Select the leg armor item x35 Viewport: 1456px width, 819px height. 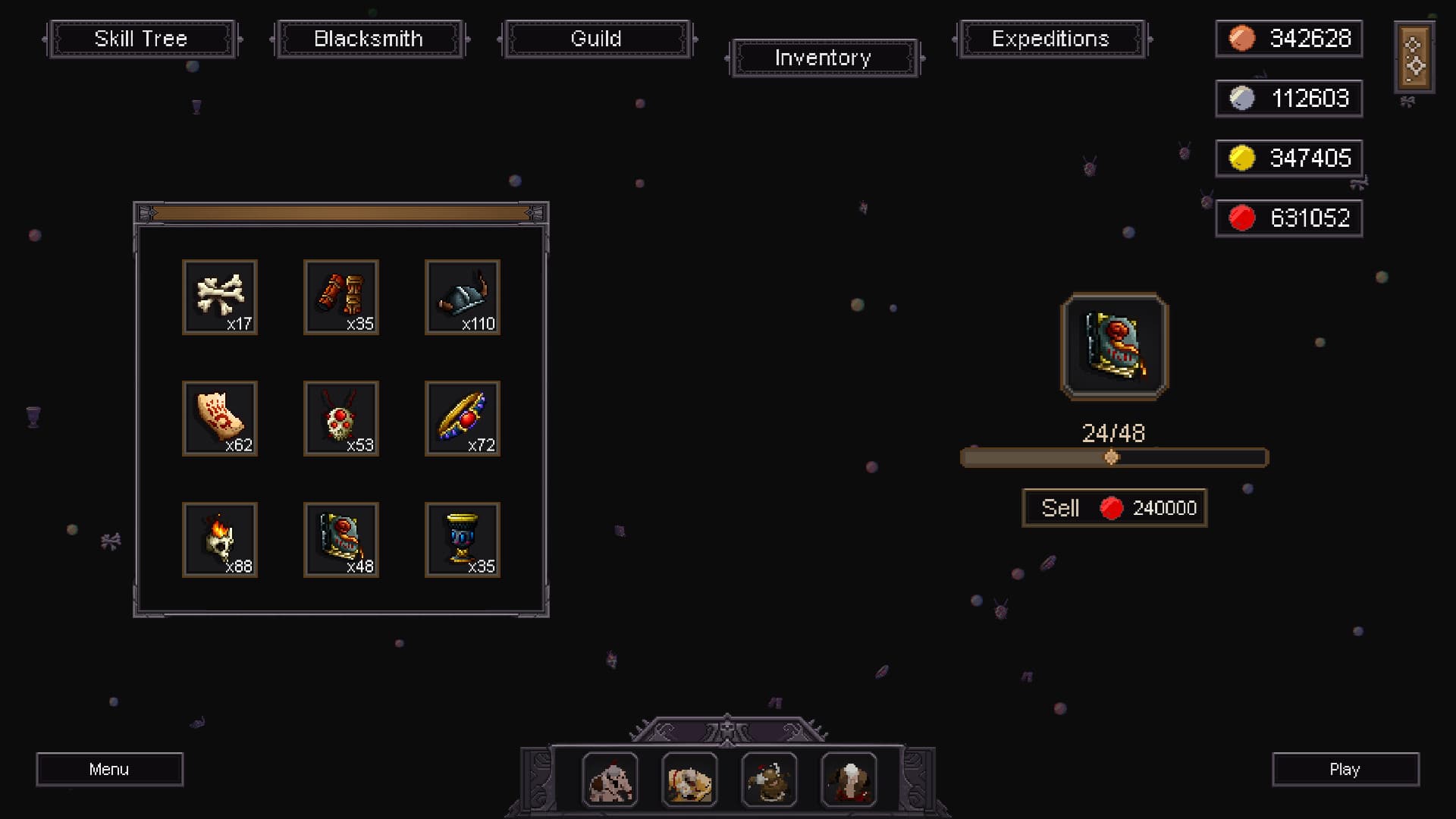[x=340, y=297]
